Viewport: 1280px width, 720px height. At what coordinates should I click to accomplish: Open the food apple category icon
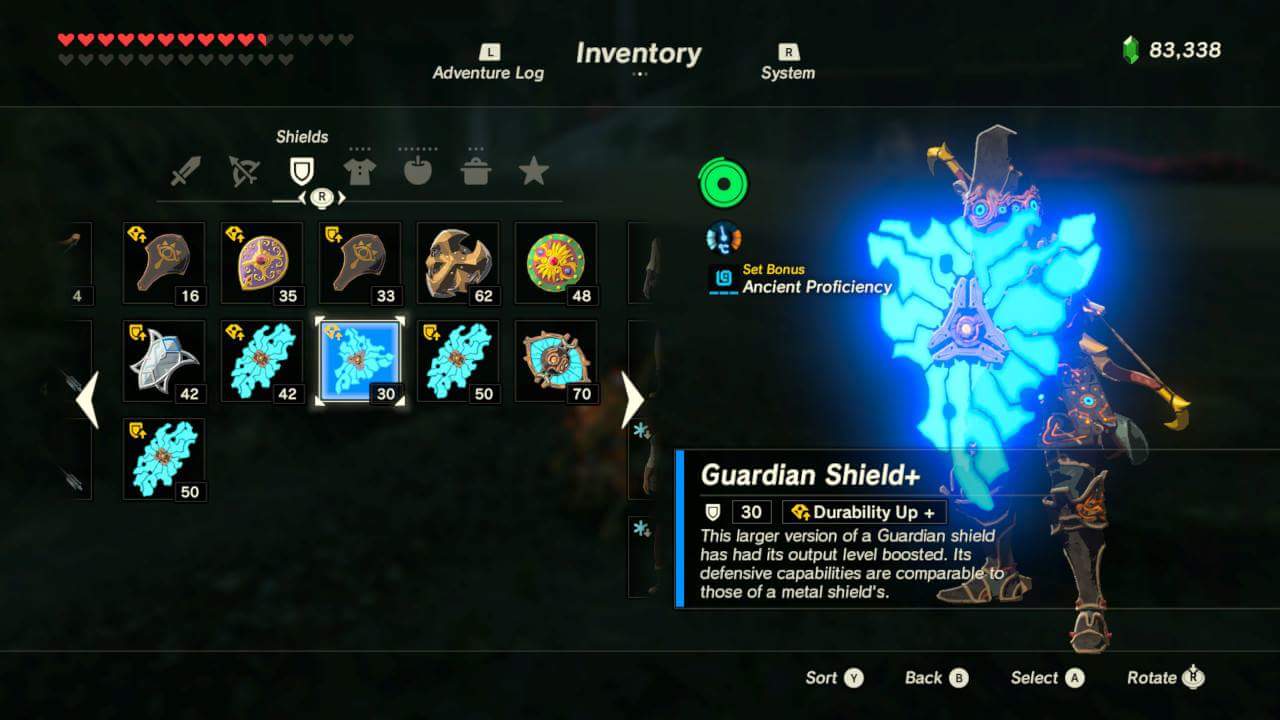coord(417,170)
